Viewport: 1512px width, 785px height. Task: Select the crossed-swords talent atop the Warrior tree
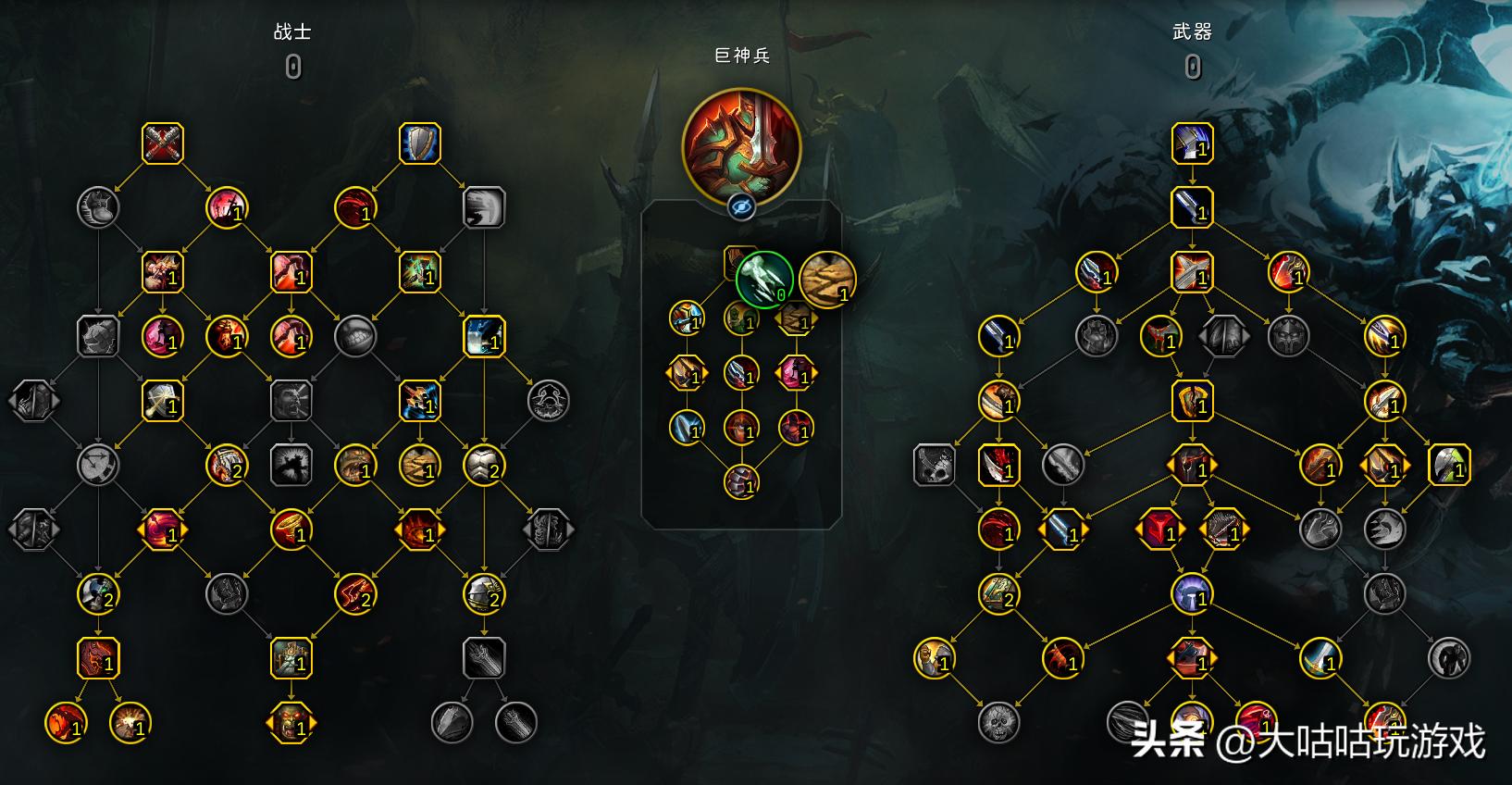coord(163,143)
